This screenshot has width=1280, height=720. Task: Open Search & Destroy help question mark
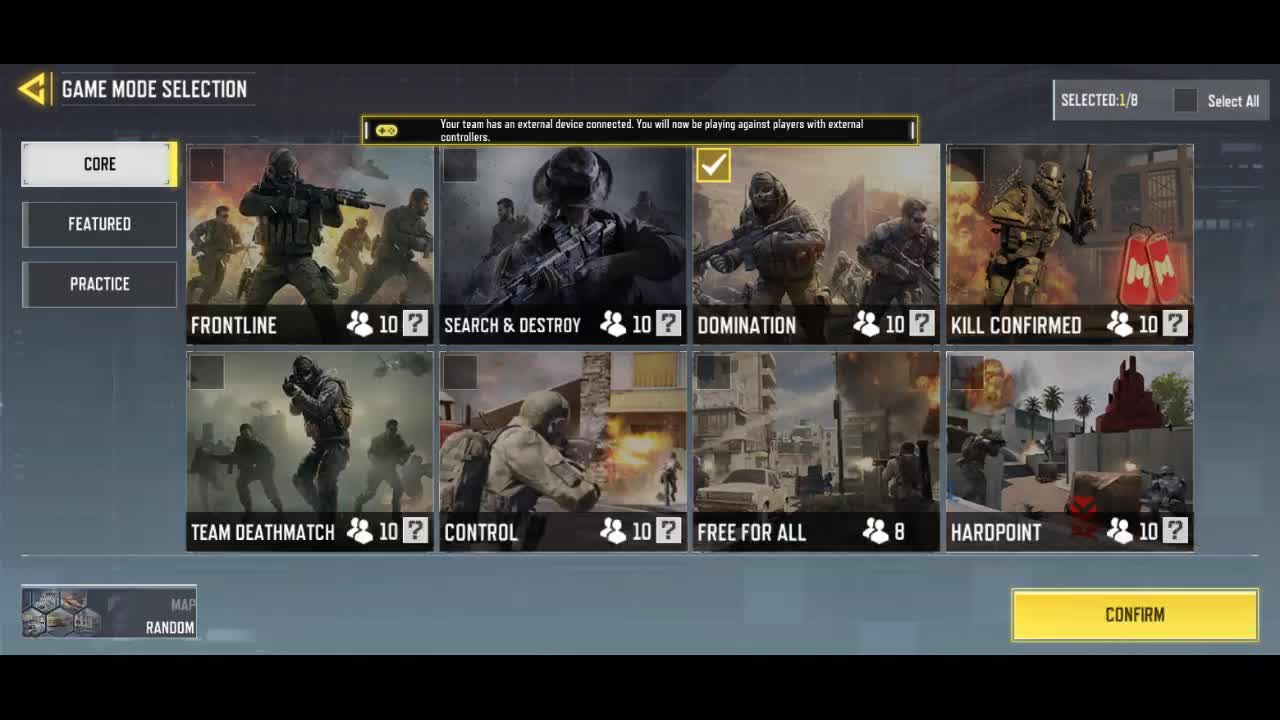pyautogui.click(x=668, y=324)
